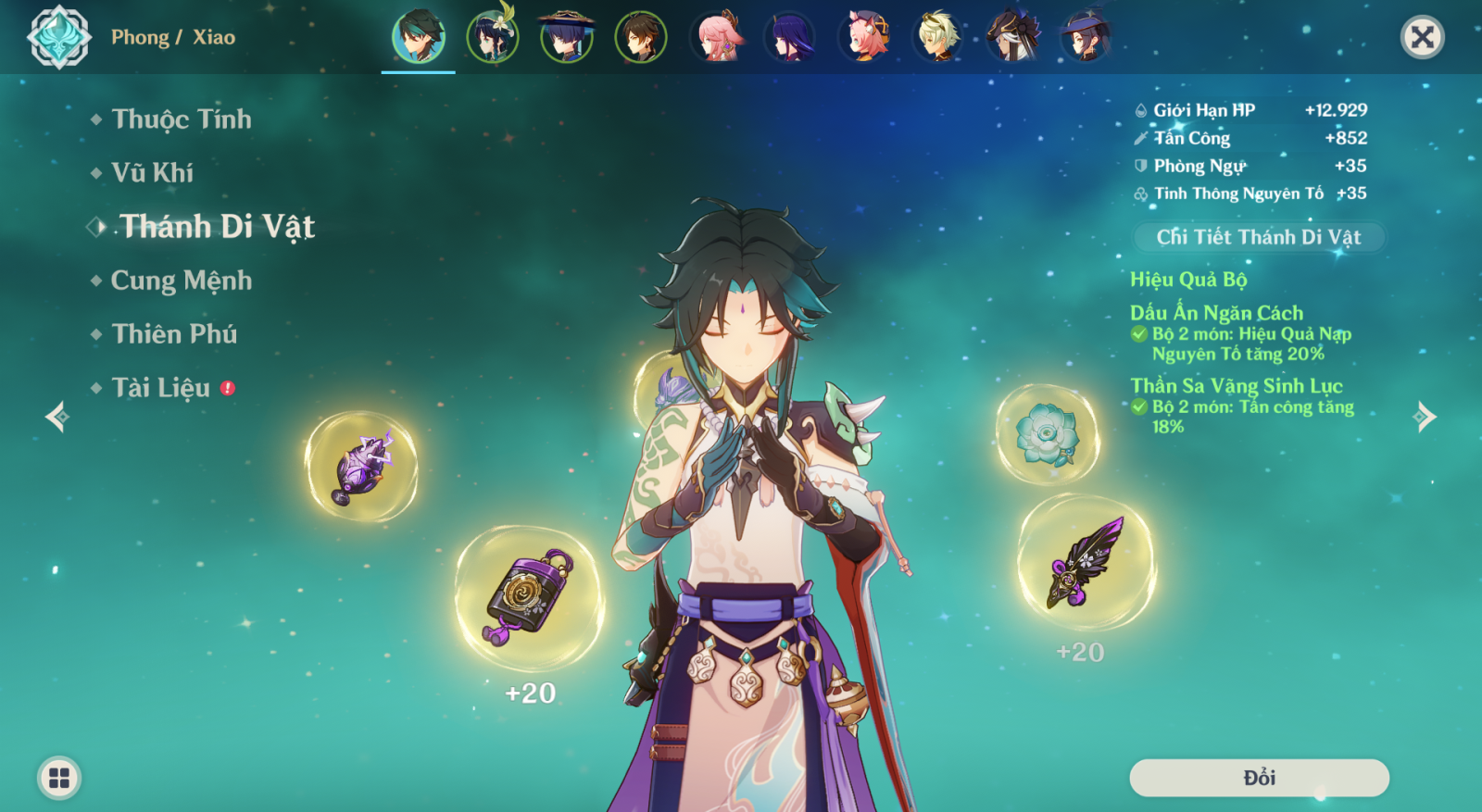Choose the purple hourglass sands artifact

pos(529,597)
